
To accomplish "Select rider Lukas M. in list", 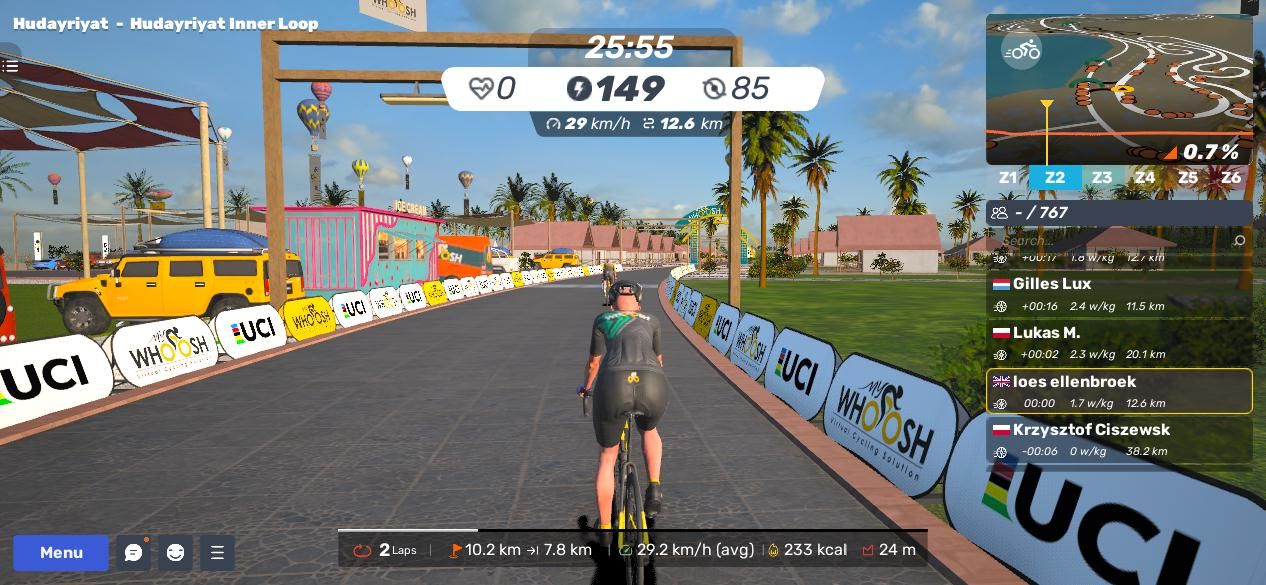I will point(1119,343).
